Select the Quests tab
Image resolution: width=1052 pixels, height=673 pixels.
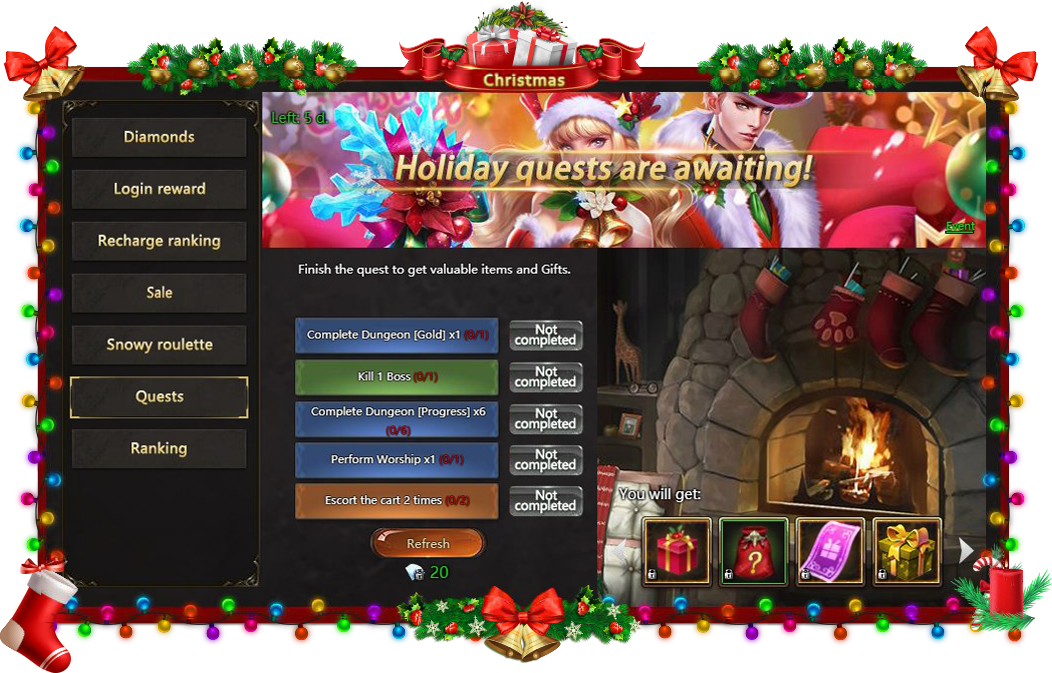[x=159, y=397]
